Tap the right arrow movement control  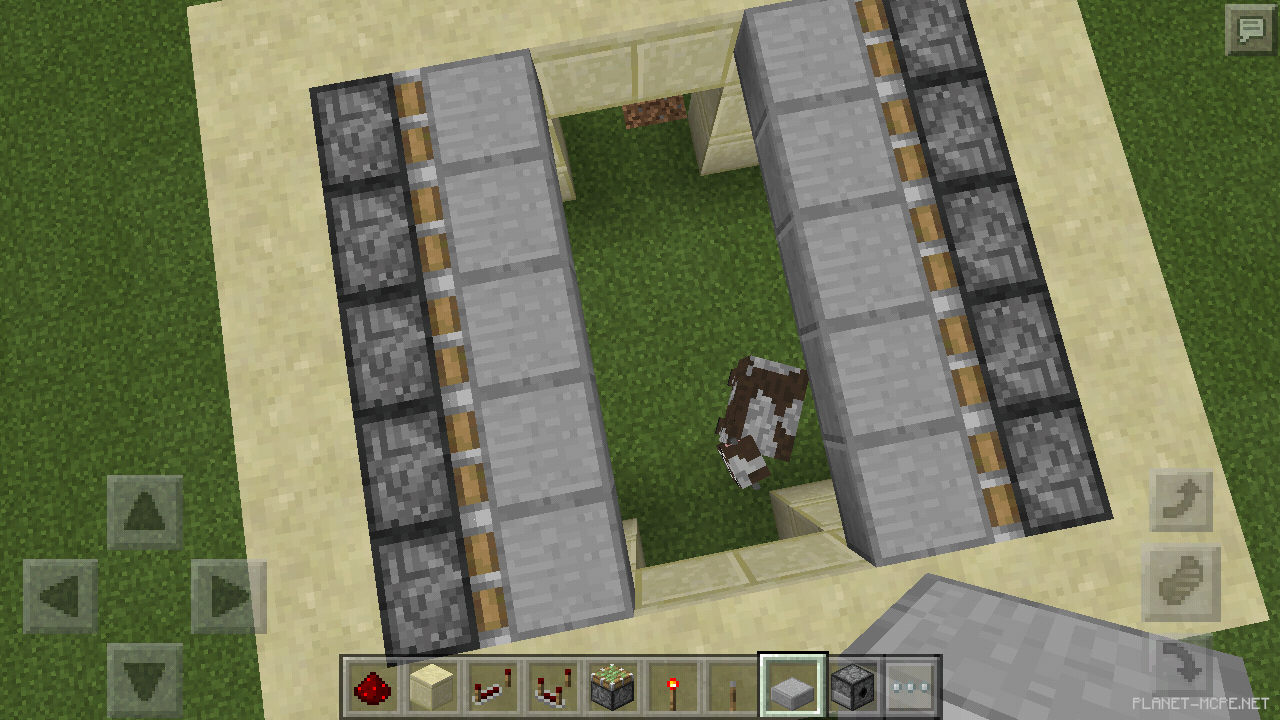(x=228, y=595)
